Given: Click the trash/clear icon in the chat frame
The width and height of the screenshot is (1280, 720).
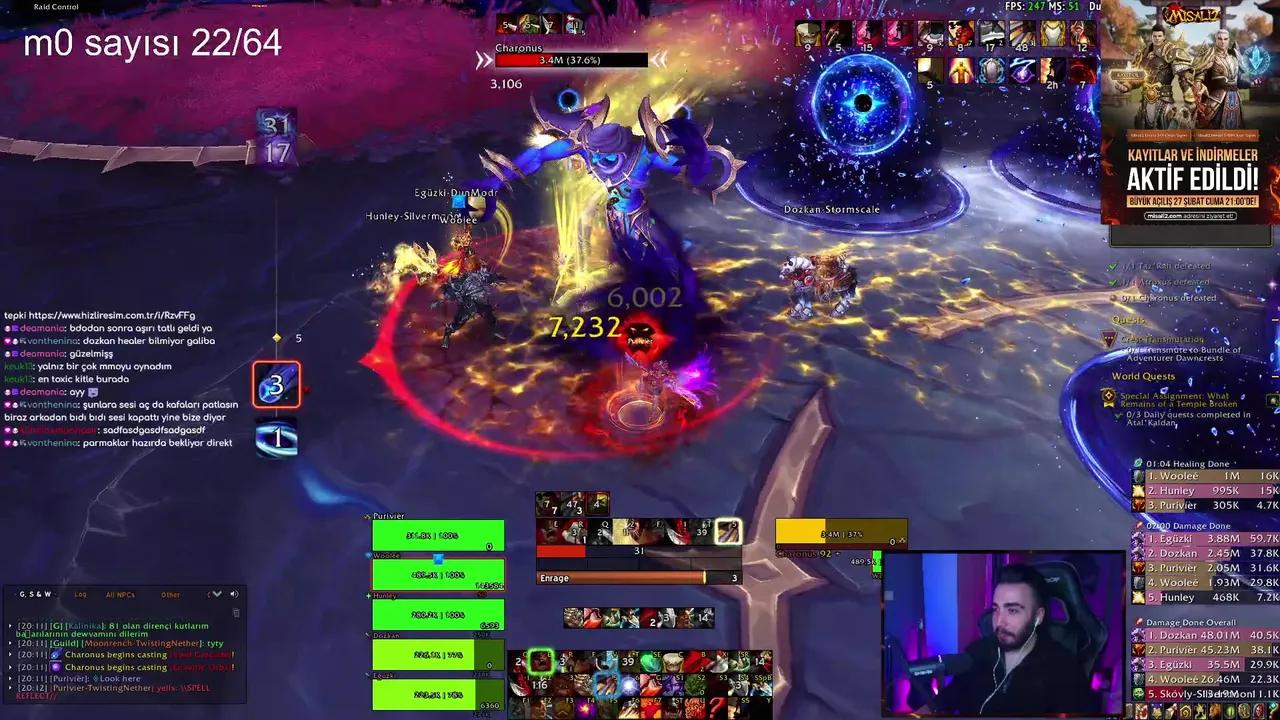Looking at the screenshot, I should (237, 611).
